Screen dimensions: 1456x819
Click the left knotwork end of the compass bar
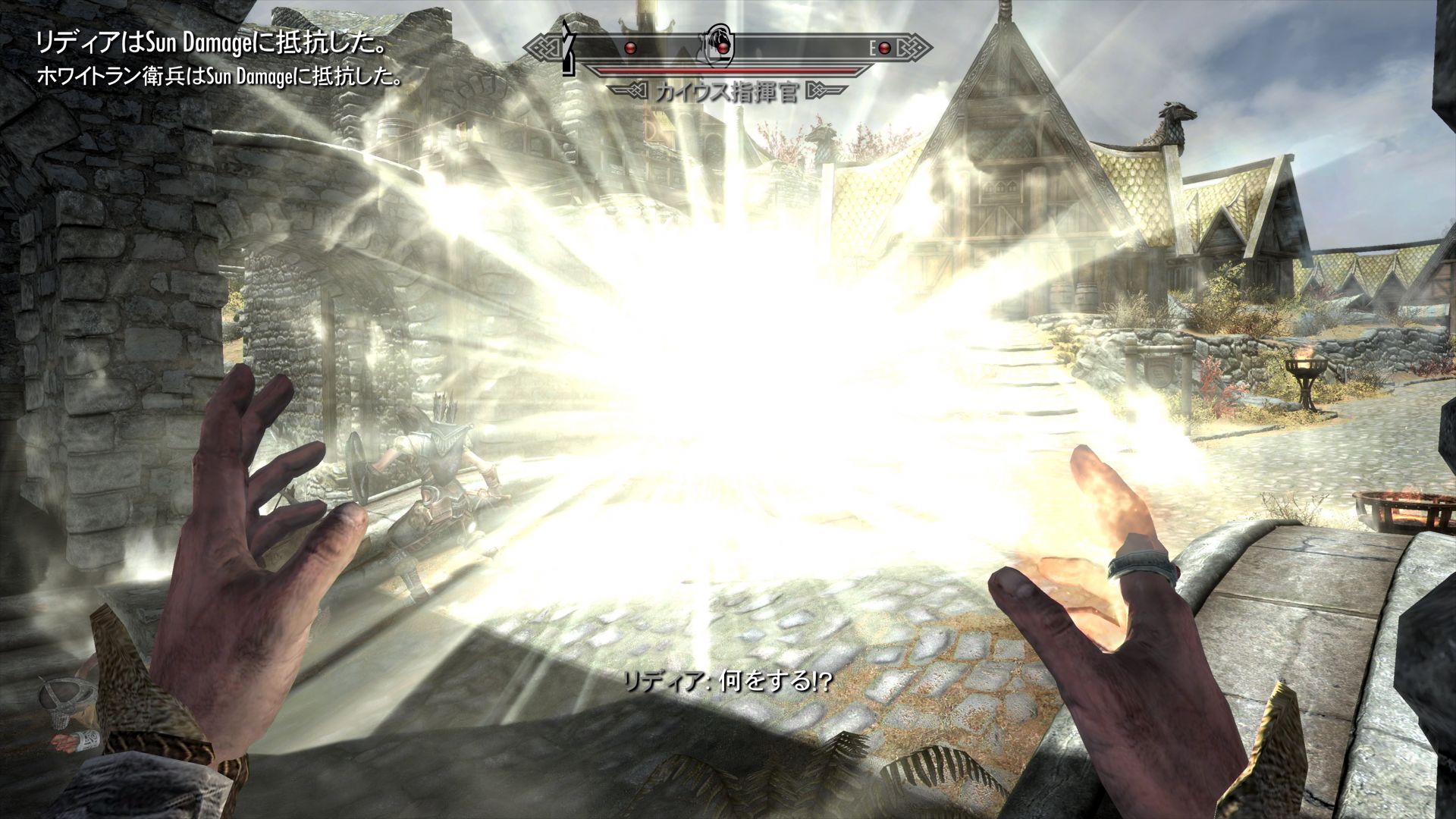[x=544, y=46]
